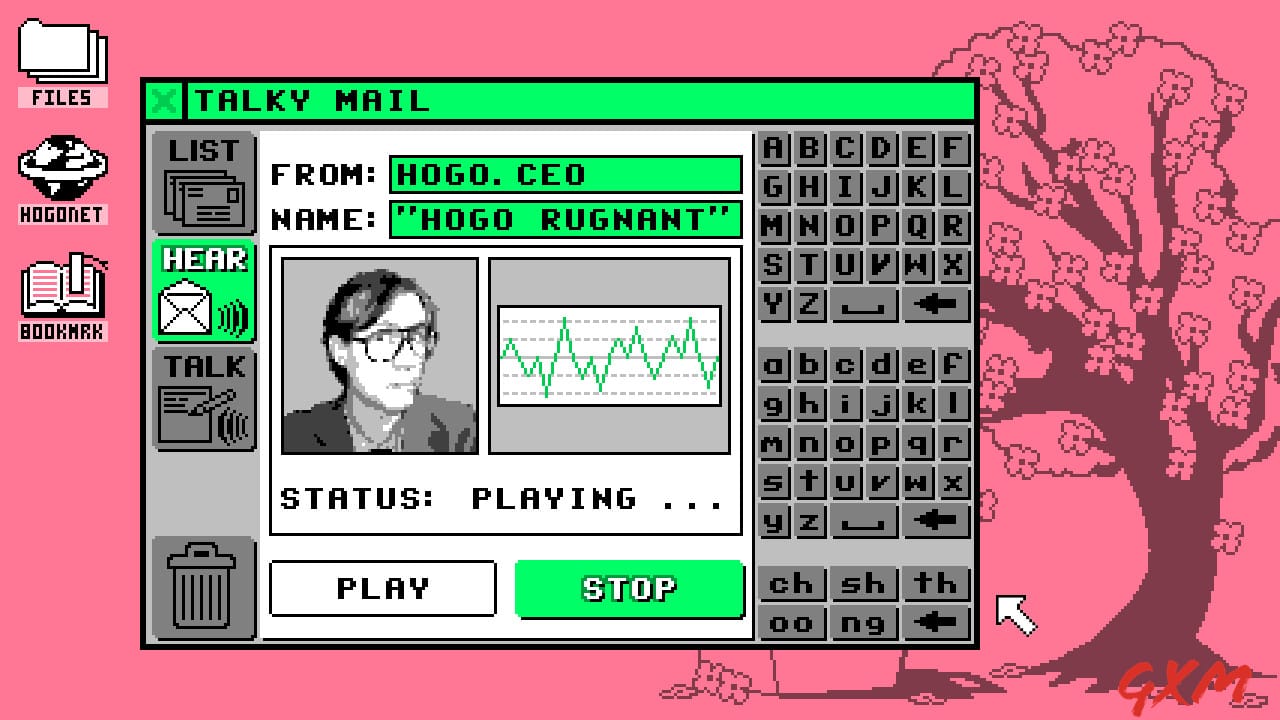
Task: Launch HOGONET from the sidebar
Action: click(x=62, y=170)
